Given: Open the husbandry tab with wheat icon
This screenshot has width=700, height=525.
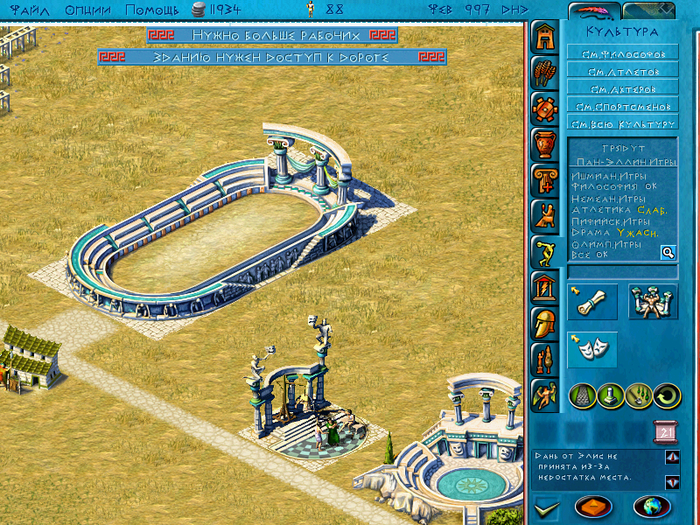Looking at the screenshot, I should [545, 73].
